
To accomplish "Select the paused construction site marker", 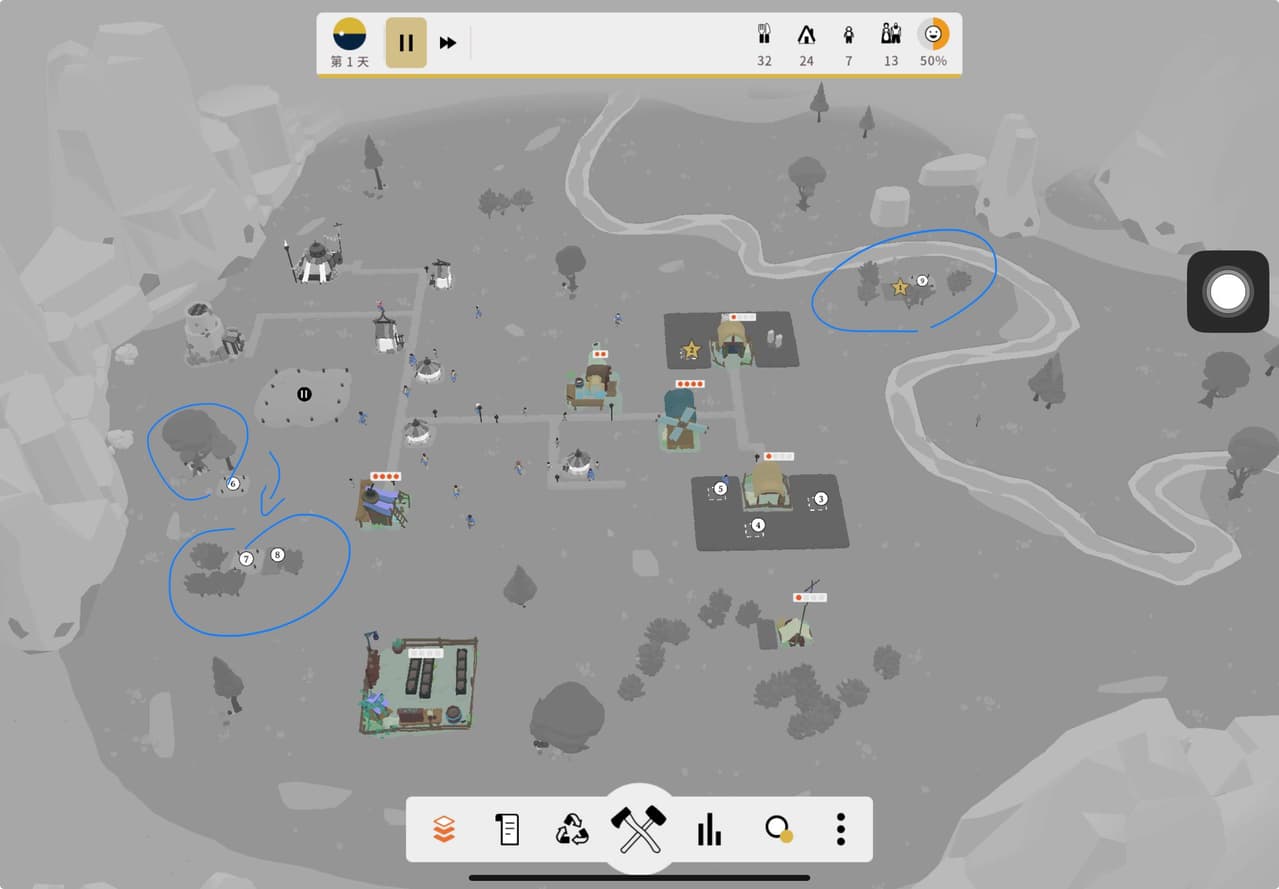I will pyautogui.click(x=304, y=394).
